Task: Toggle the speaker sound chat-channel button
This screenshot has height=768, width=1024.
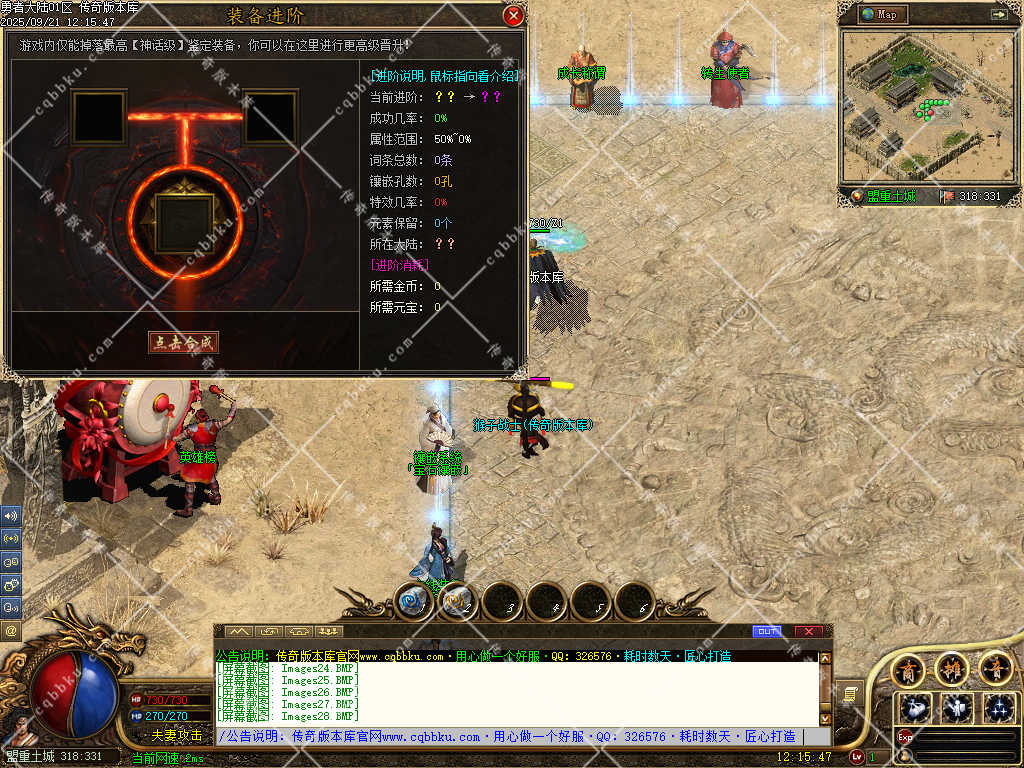Action: [11, 516]
